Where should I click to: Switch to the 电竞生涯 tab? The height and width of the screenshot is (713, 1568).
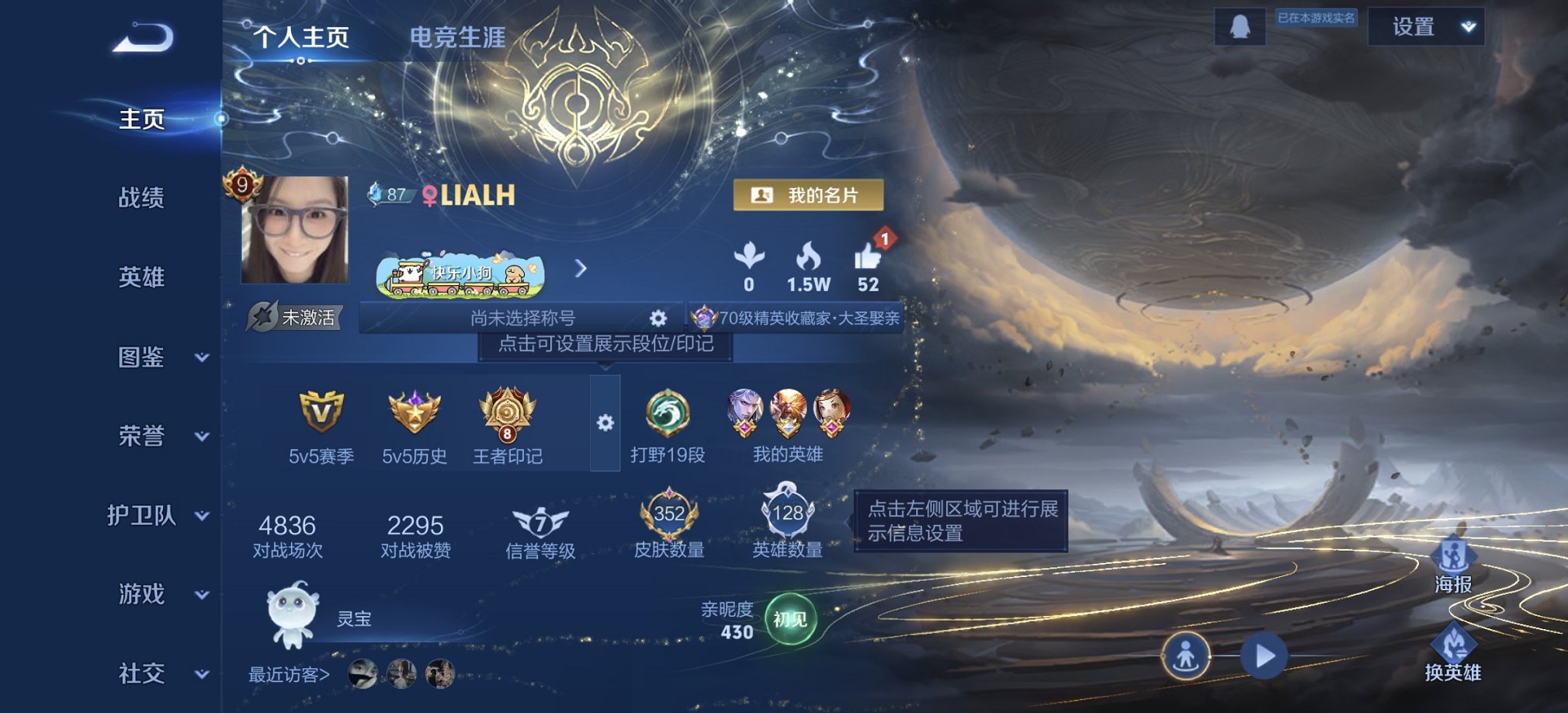[x=459, y=37]
